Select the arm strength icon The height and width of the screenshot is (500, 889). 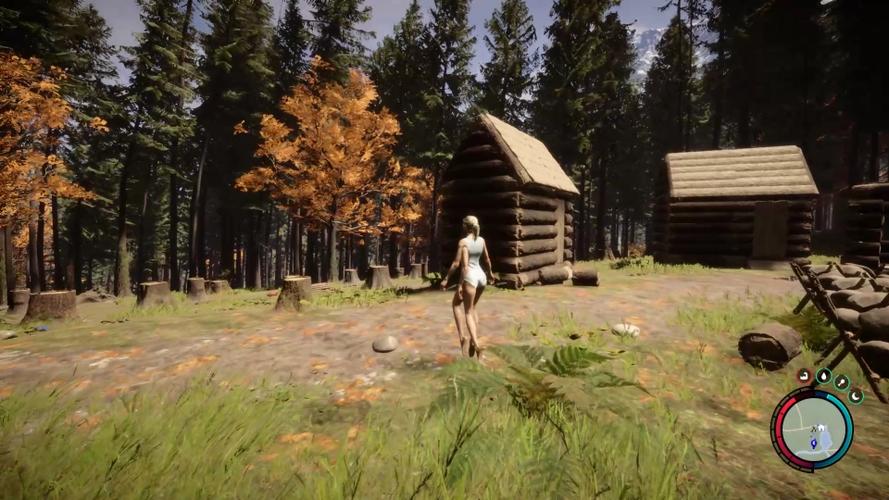coord(804,376)
